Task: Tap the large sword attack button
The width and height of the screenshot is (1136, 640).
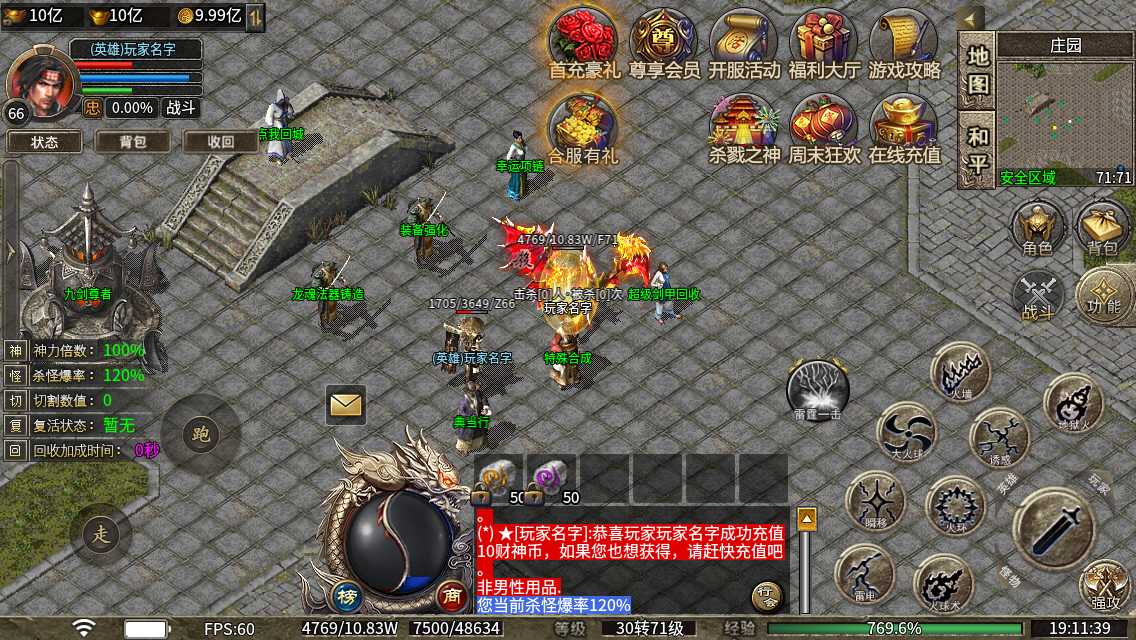Action: click(x=1055, y=528)
